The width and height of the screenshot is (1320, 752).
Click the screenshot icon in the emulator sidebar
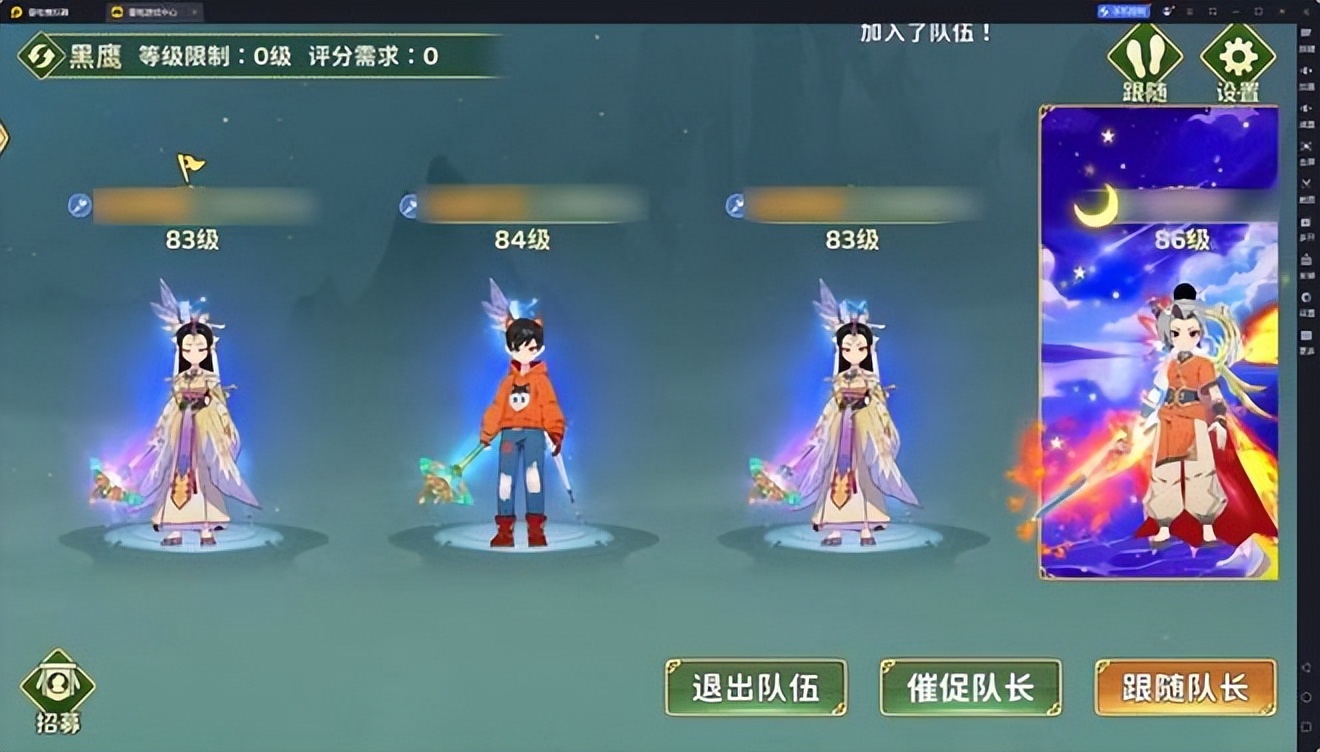click(1306, 222)
